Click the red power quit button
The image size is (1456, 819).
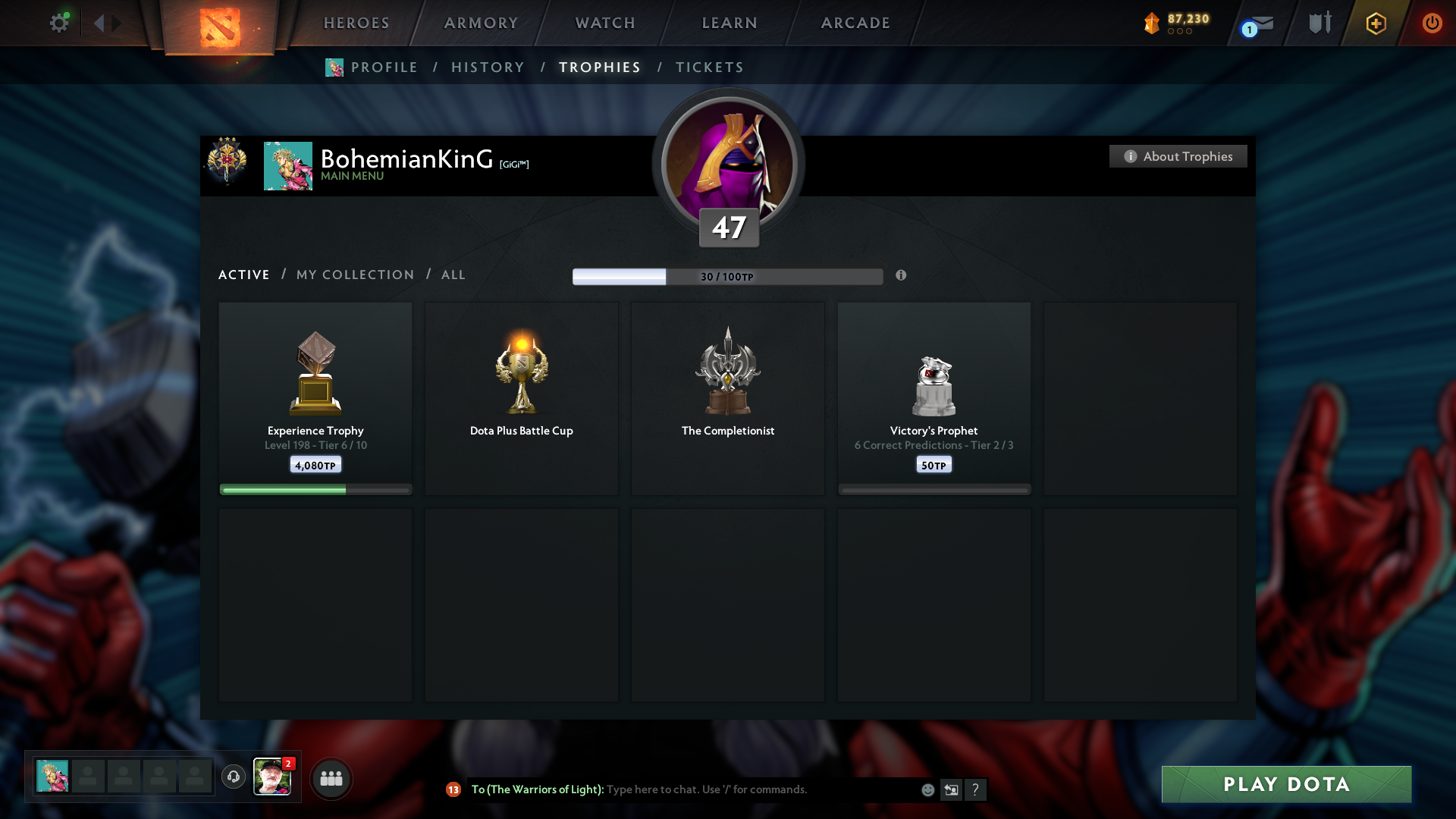coord(1432,23)
